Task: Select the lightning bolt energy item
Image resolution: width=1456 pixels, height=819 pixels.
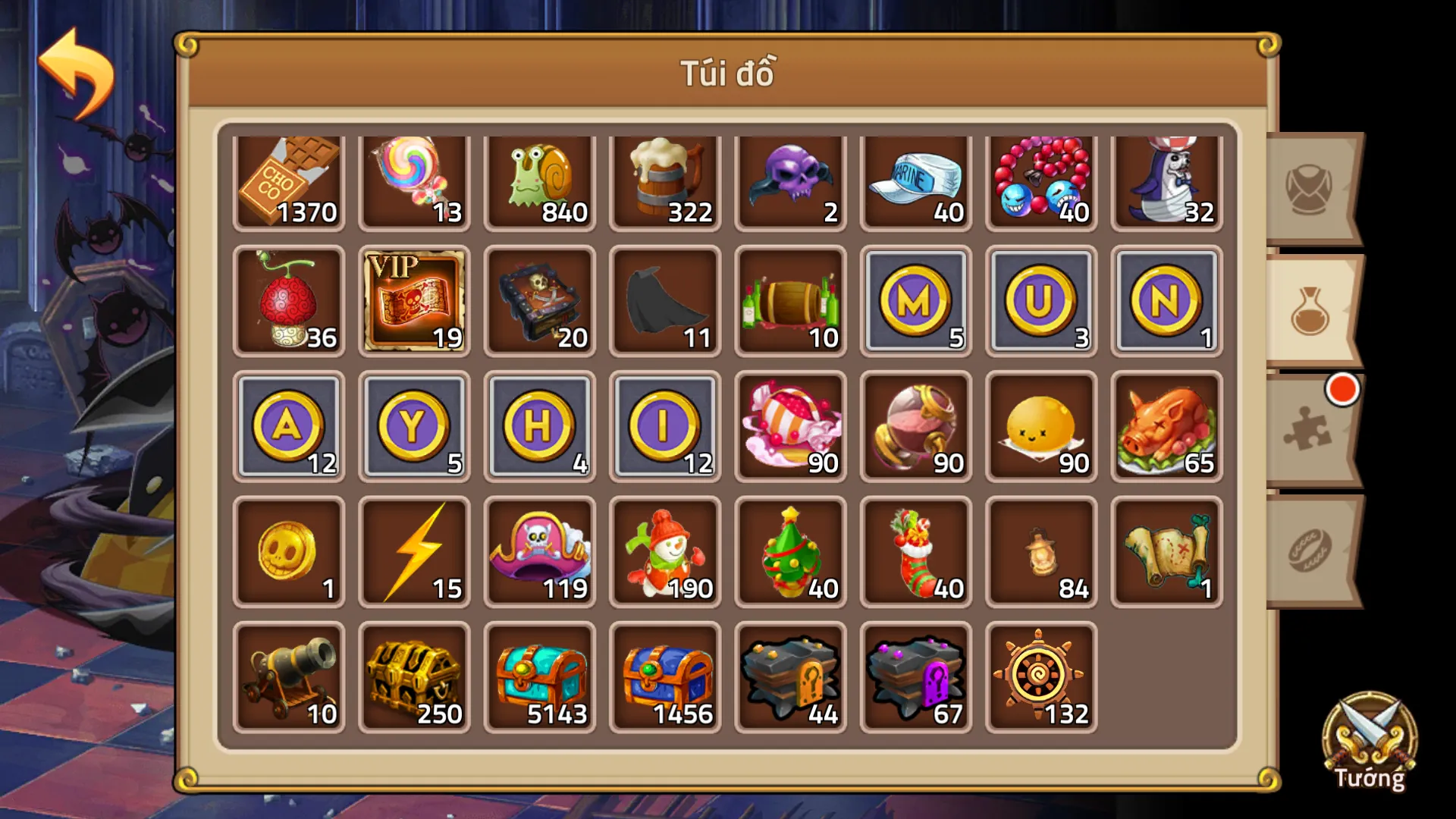Action: [414, 552]
